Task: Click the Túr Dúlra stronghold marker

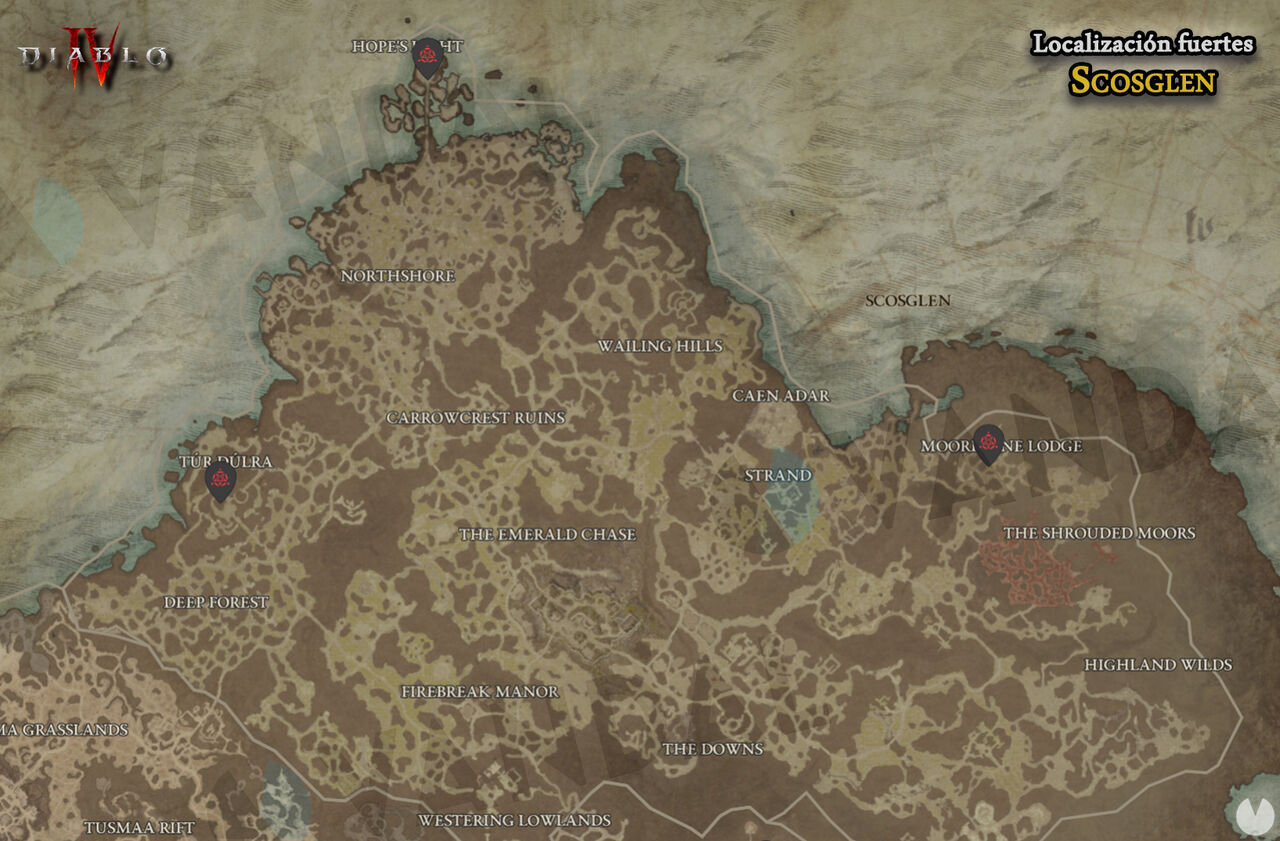Action: tap(220, 480)
